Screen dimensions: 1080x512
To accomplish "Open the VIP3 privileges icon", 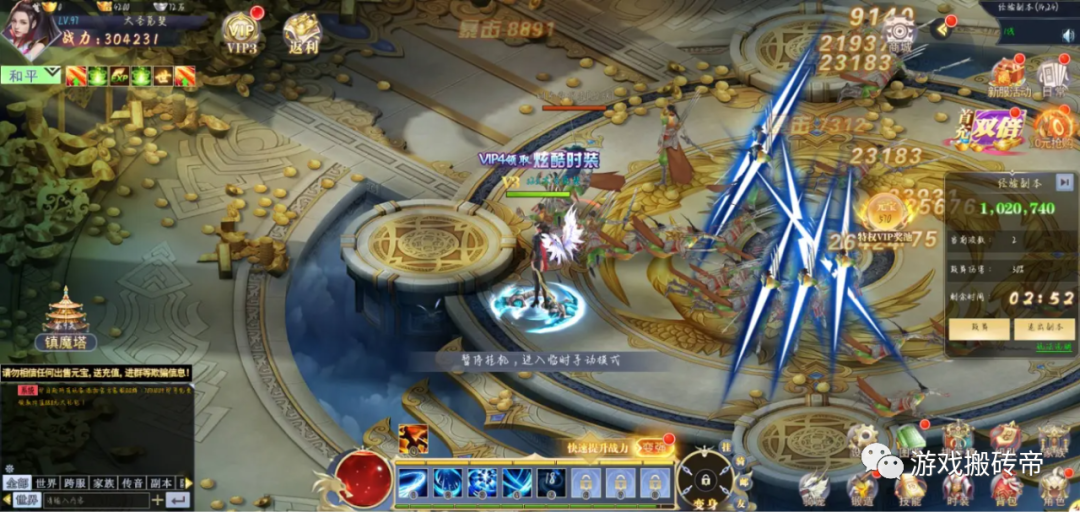I will tap(241, 32).
